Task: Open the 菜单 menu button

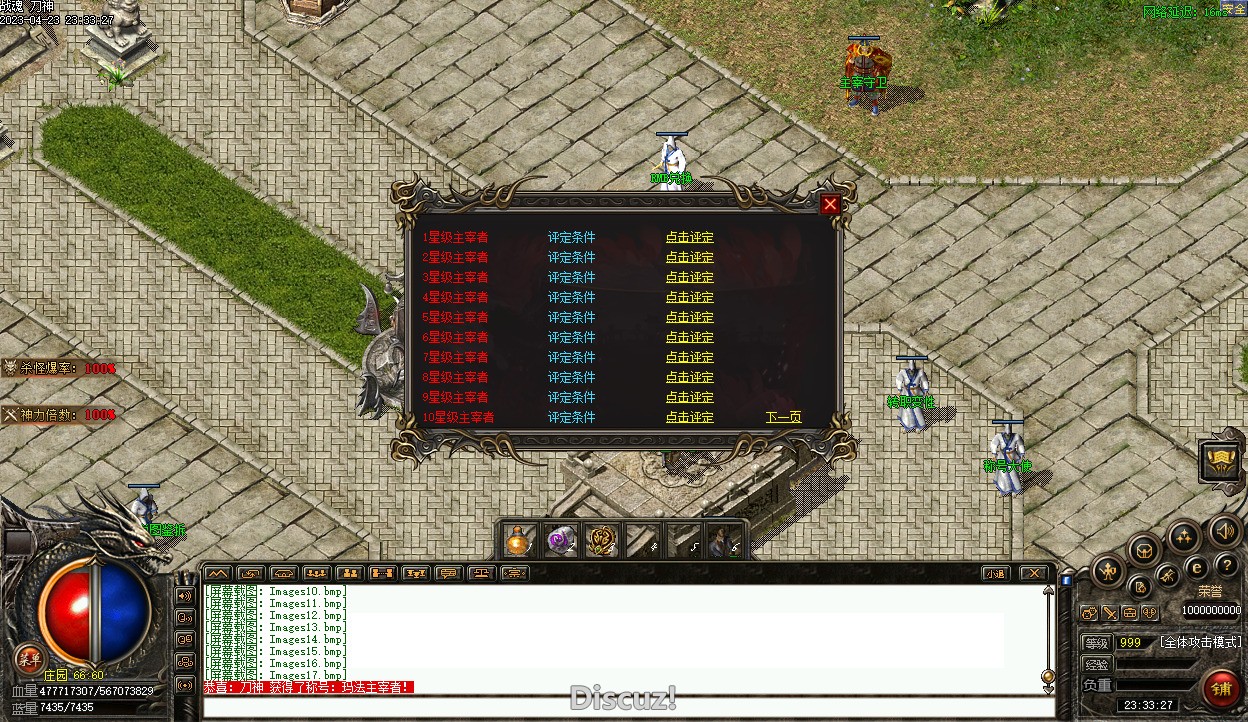Action: (x=28, y=659)
